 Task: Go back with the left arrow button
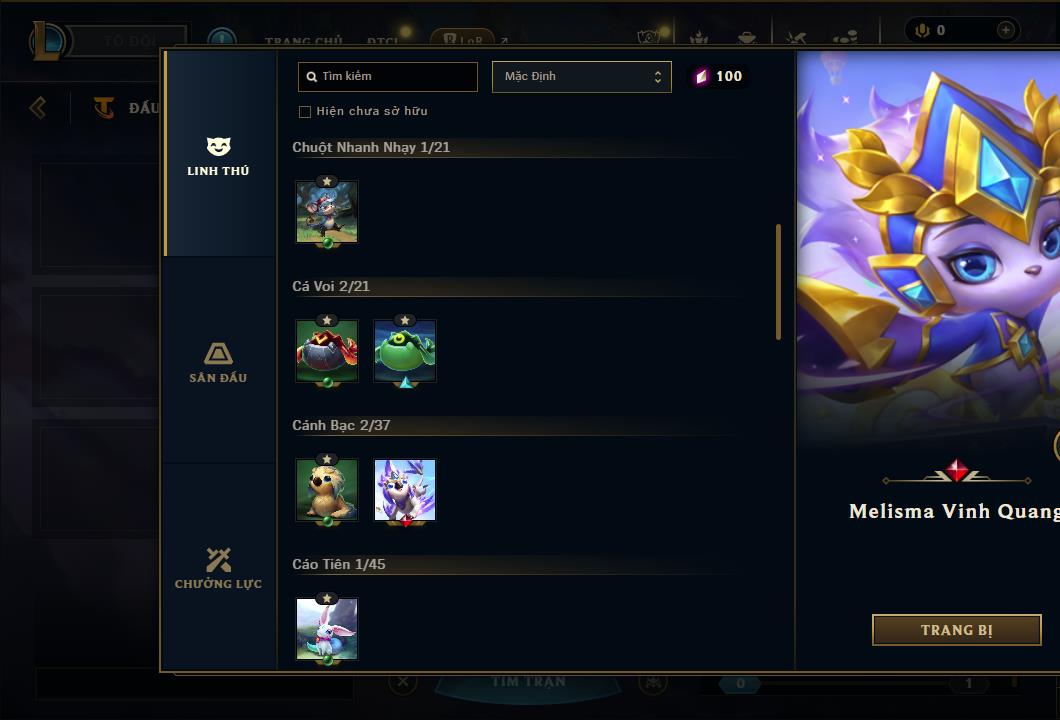[38, 107]
